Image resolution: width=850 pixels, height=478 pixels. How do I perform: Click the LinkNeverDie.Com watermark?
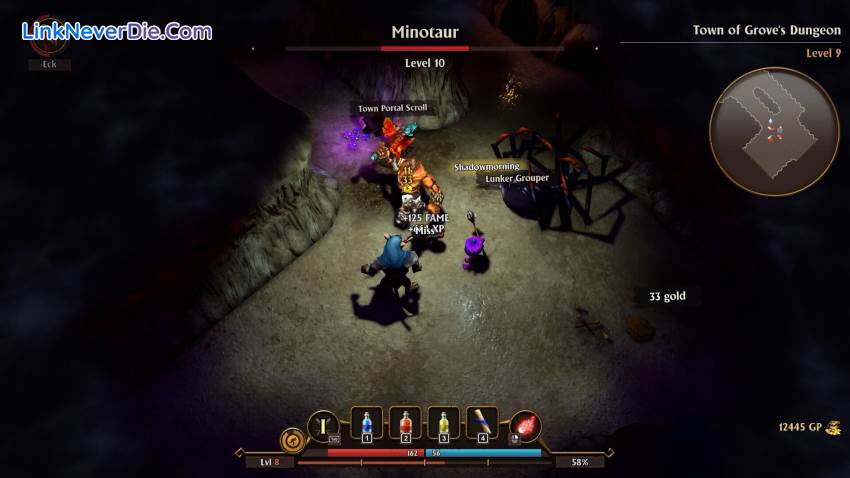[x=116, y=31]
